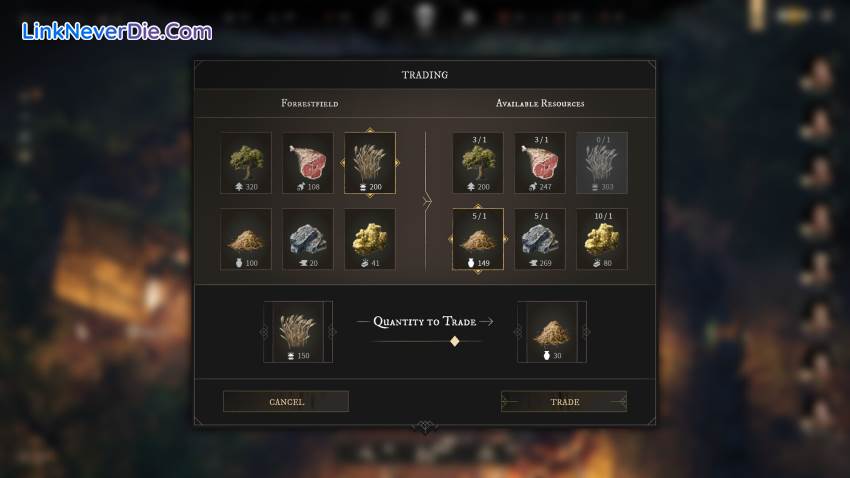Image resolution: width=850 pixels, height=478 pixels.
Task: Confirm the exchange with the Trade button
Action: (x=564, y=401)
